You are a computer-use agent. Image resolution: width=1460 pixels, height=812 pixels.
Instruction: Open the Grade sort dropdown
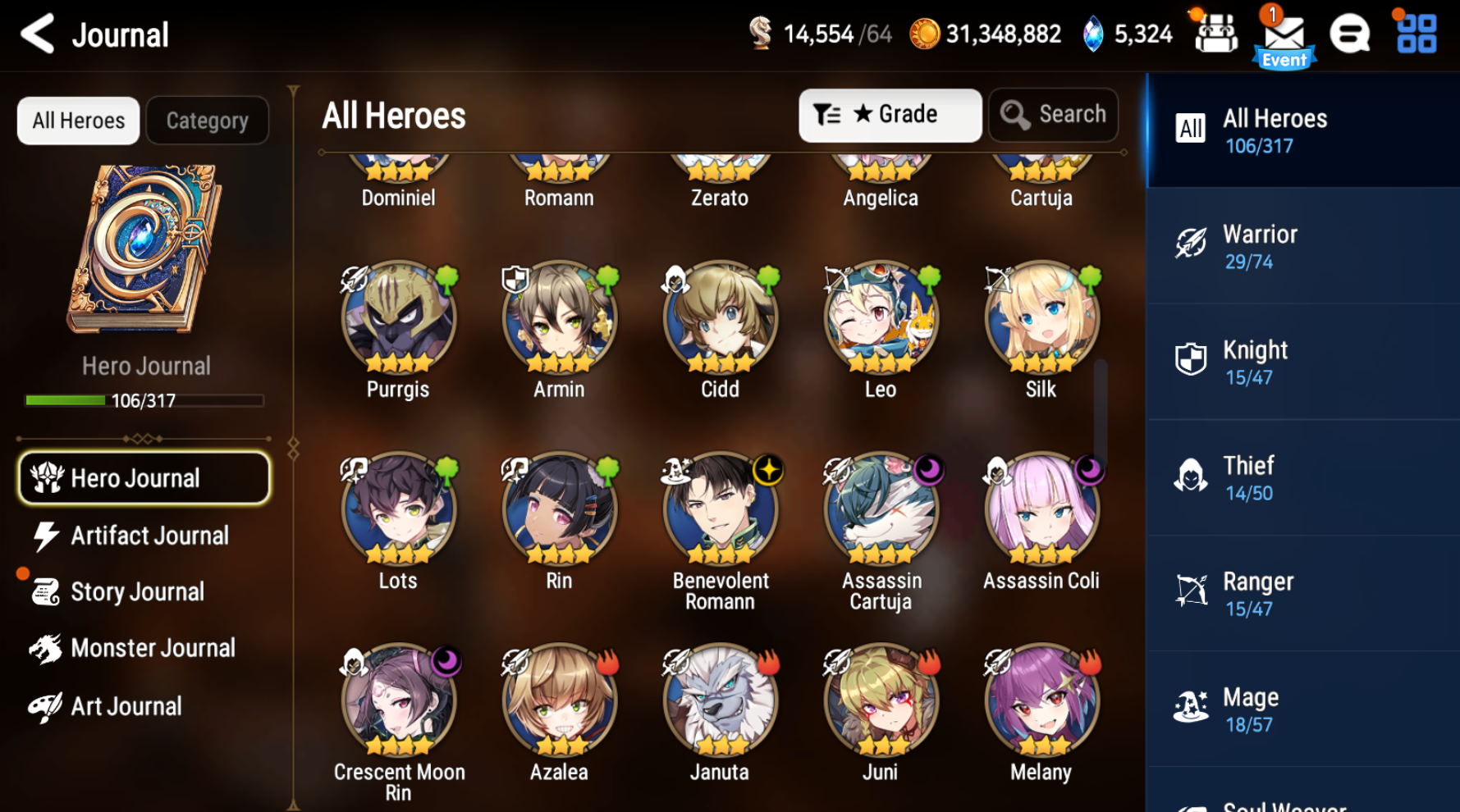click(x=890, y=115)
